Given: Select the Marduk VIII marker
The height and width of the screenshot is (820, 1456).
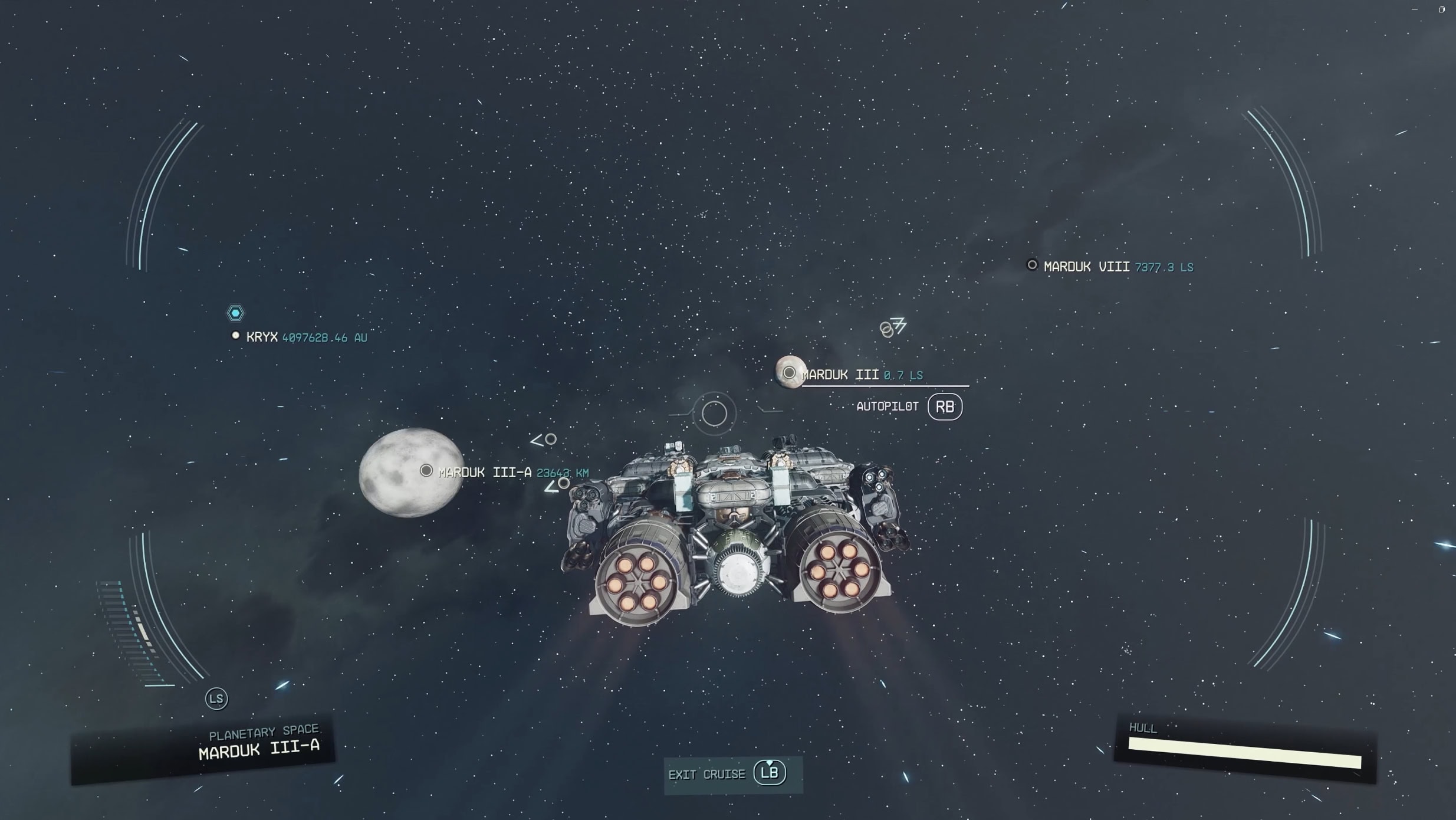Looking at the screenshot, I should tap(1032, 265).
